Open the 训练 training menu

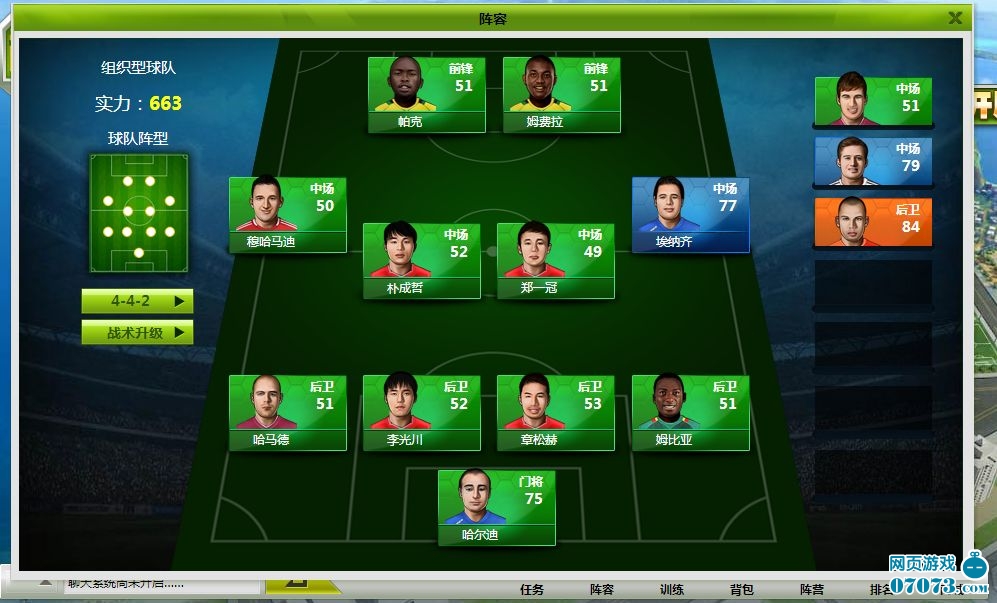[x=672, y=590]
